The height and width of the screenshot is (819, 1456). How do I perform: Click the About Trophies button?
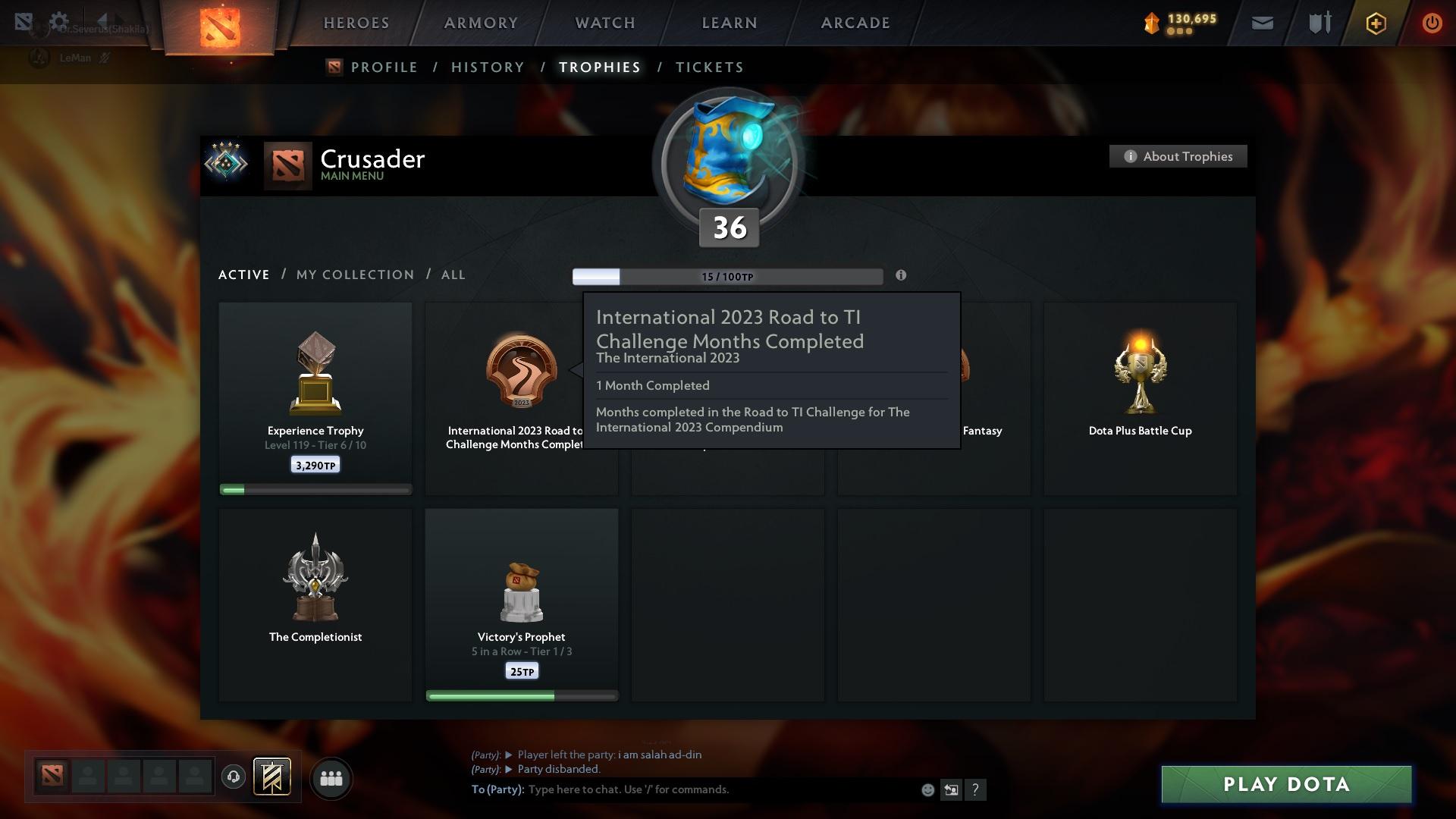(x=1178, y=156)
